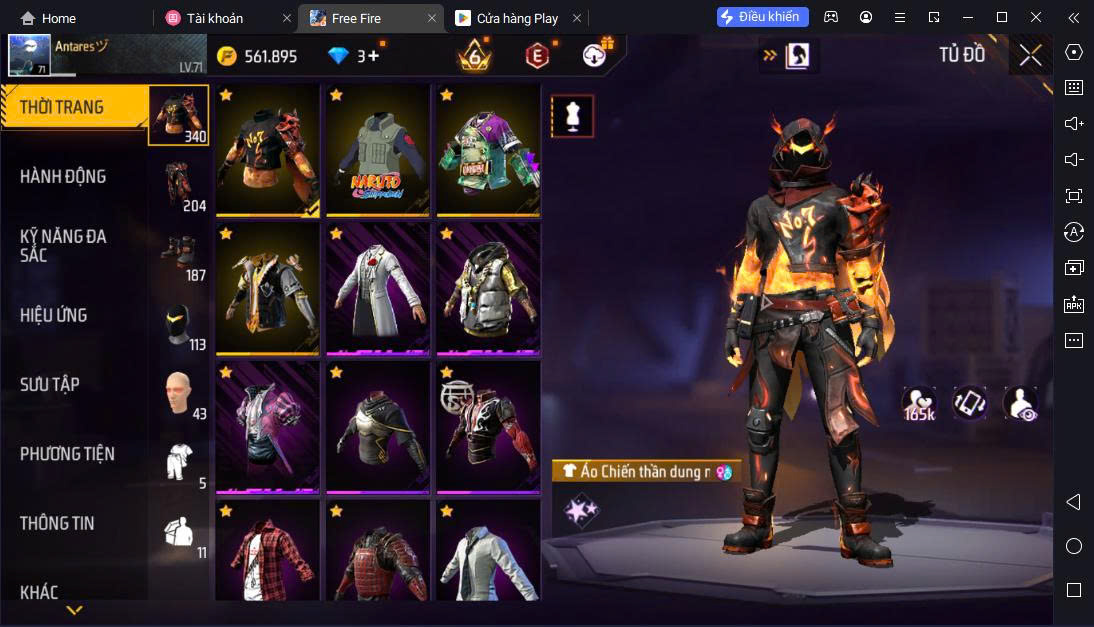Select the white coat with red rose

(x=377, y=288)
